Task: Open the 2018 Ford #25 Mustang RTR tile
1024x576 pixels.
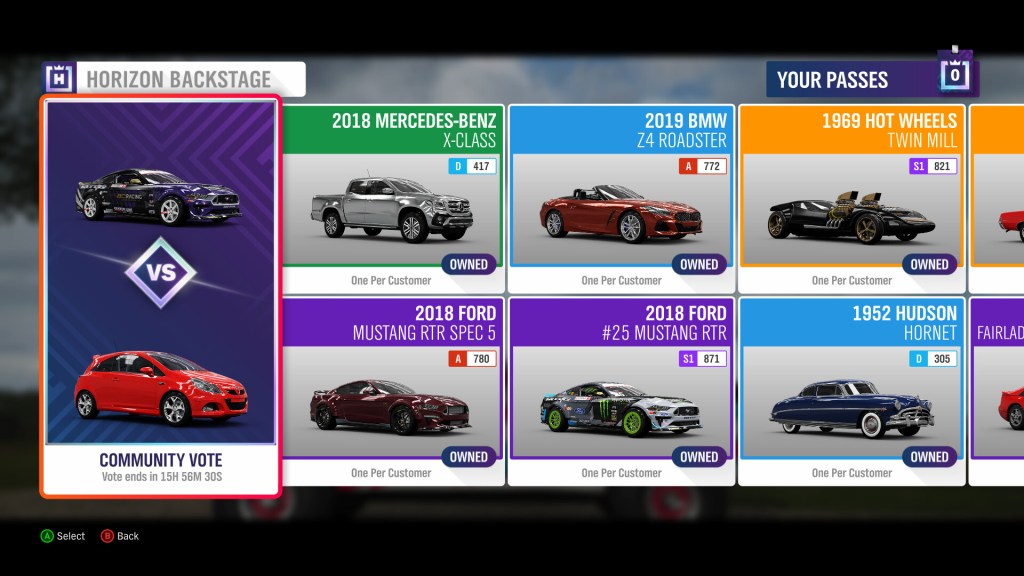Action: pos(621,392)
